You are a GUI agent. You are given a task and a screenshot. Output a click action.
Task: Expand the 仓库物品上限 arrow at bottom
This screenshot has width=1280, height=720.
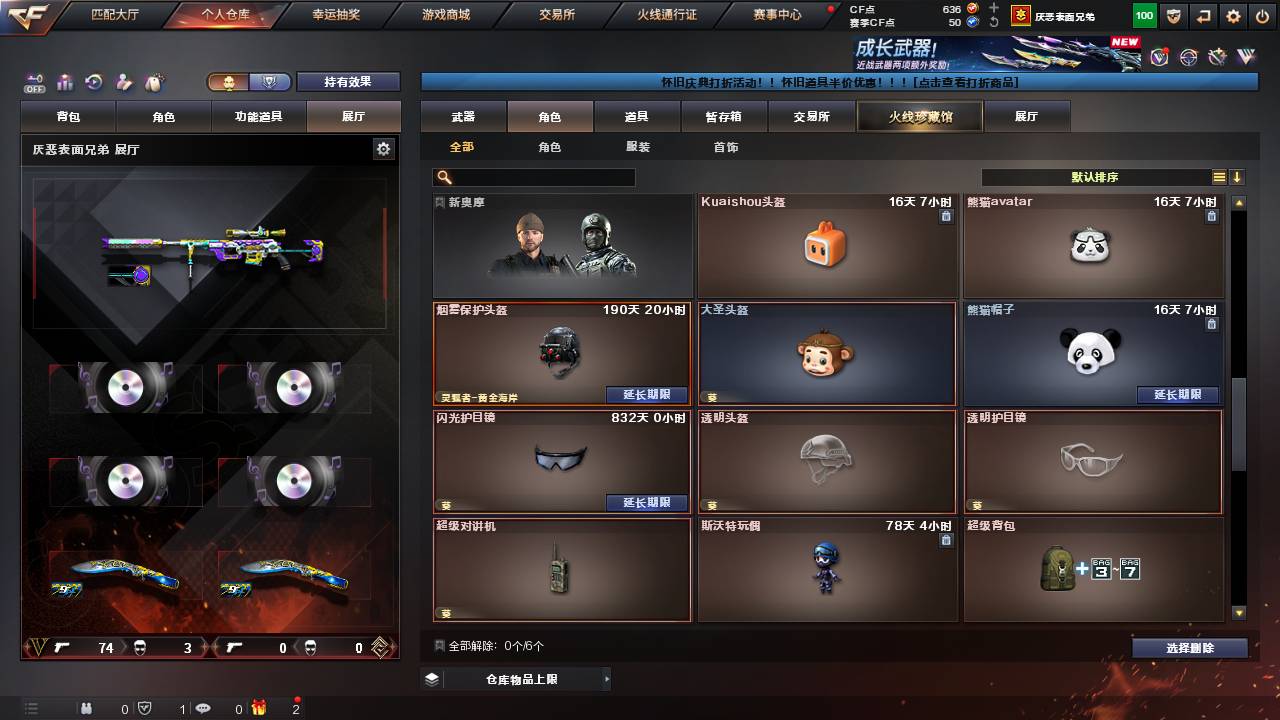coord(607,678)
